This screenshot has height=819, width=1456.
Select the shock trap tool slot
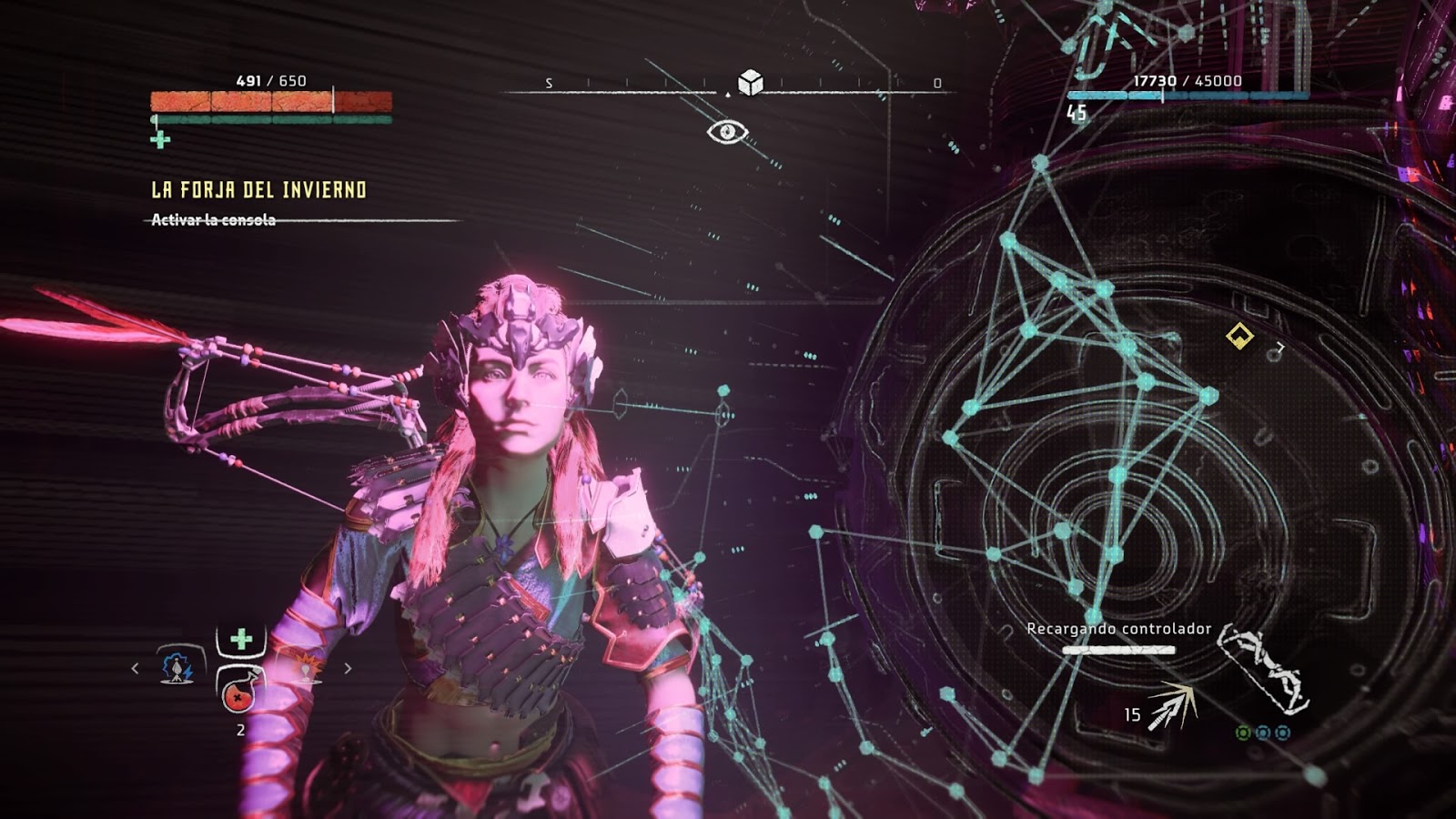177,668
